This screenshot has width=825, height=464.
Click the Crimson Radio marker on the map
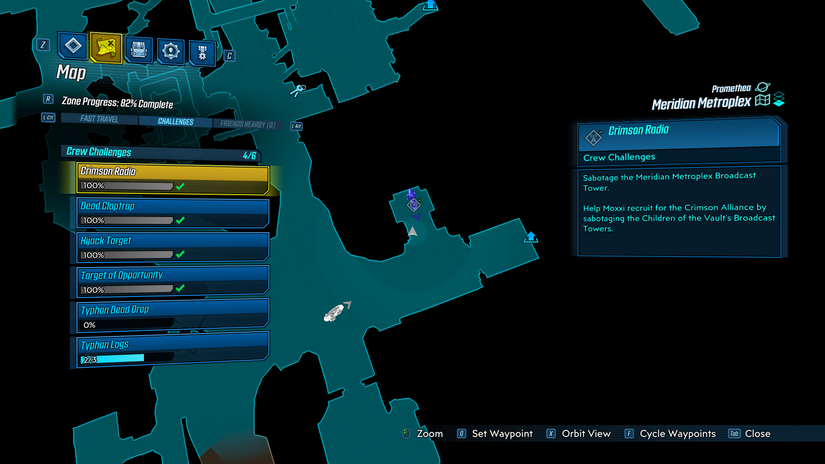click(x=413, y=204)
